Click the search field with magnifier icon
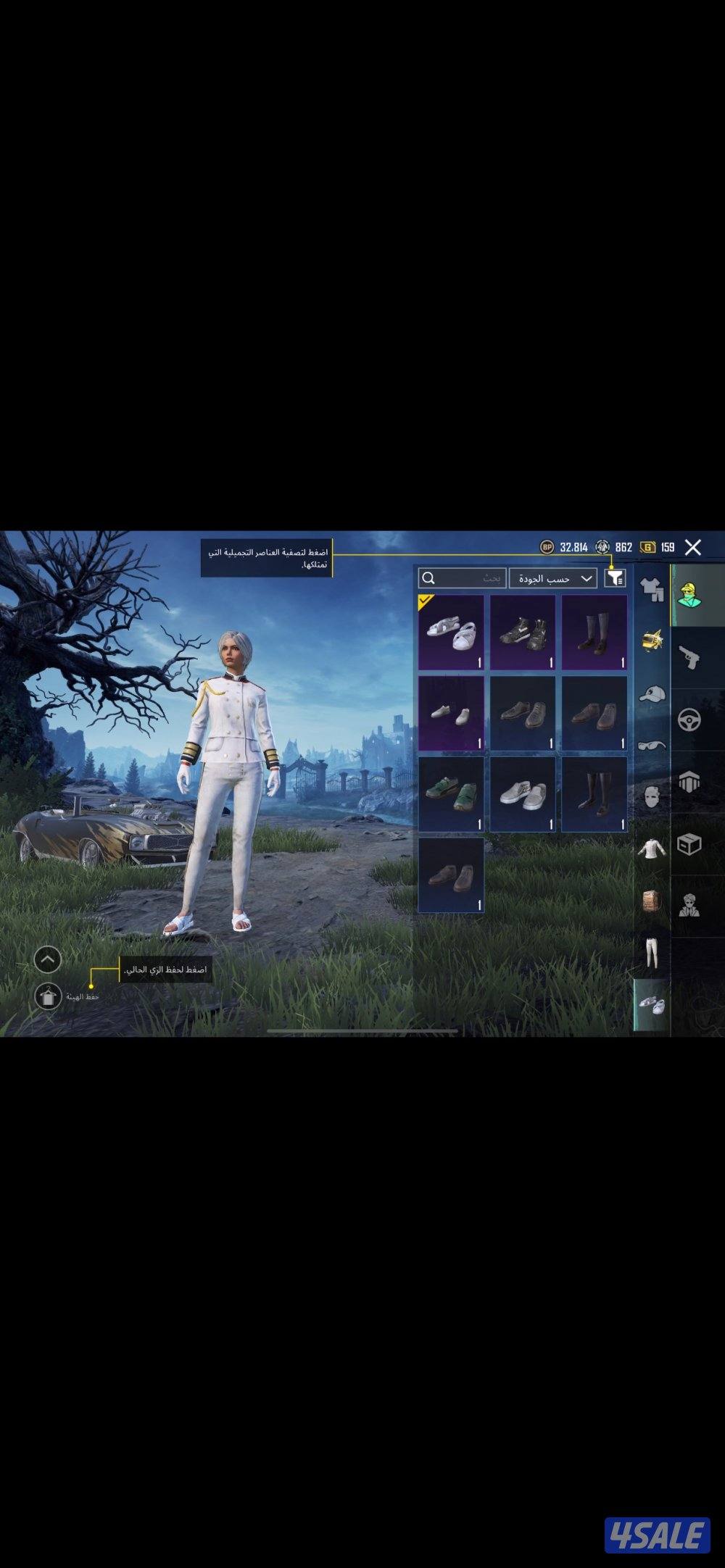The height and width of the screenshot is (1568, 725). [x=462, y=577]
